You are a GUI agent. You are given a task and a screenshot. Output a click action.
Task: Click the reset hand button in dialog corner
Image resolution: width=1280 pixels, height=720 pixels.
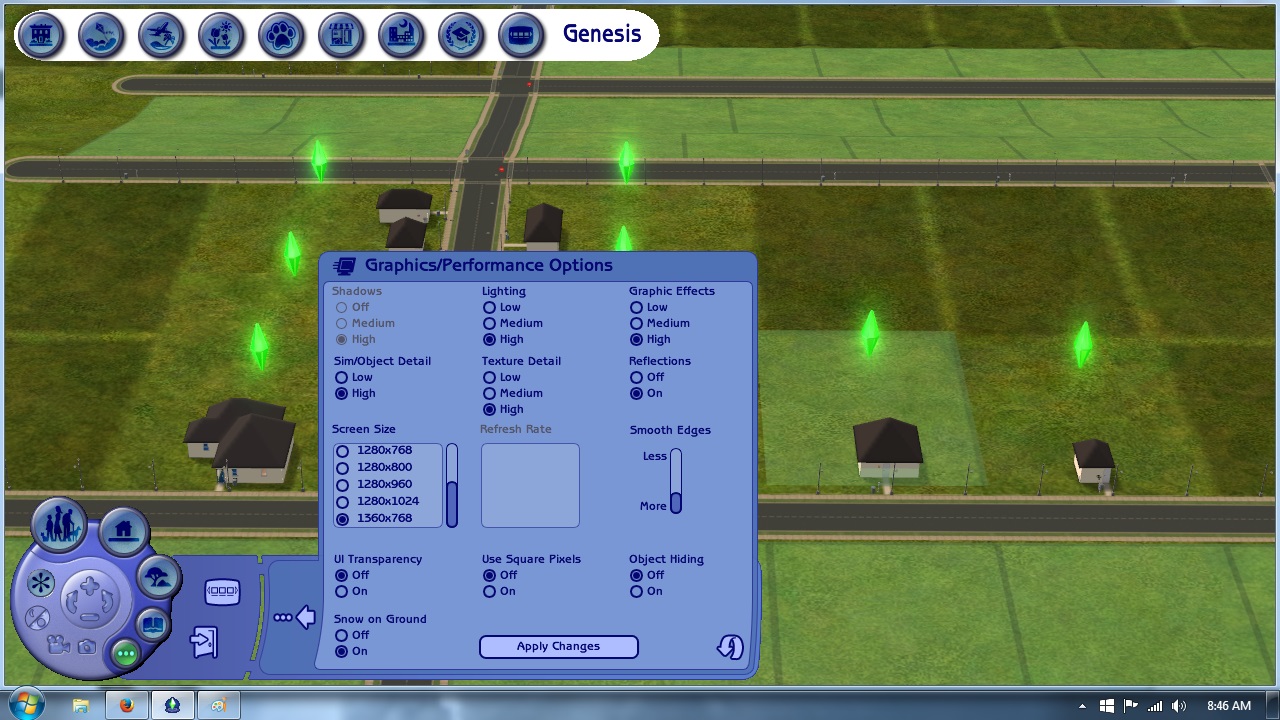tap(729, 647)
